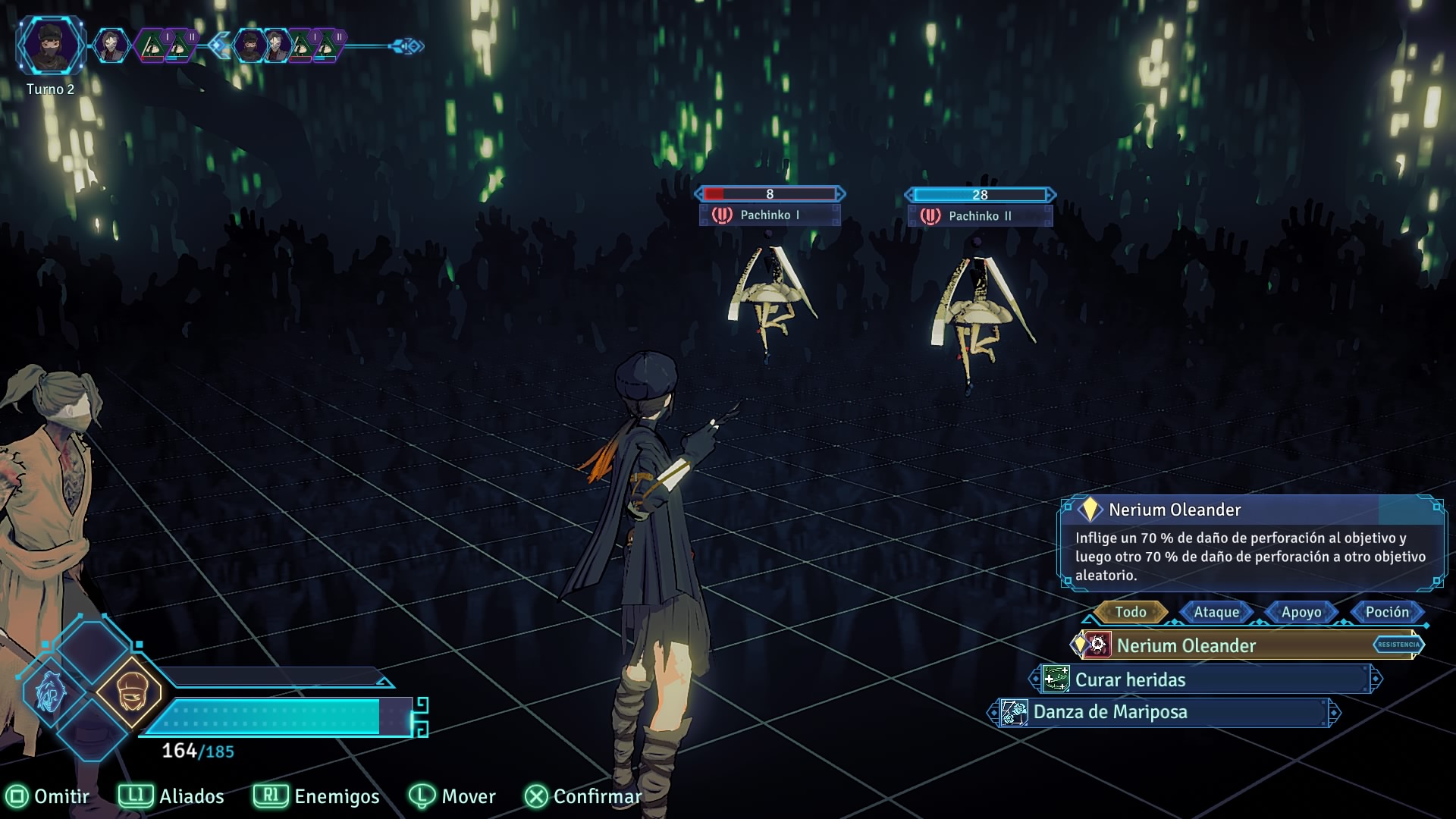This screenshot has width=1456, height=819.
Task: Show the Apoyo skills tab
Action: (1301, 612)
